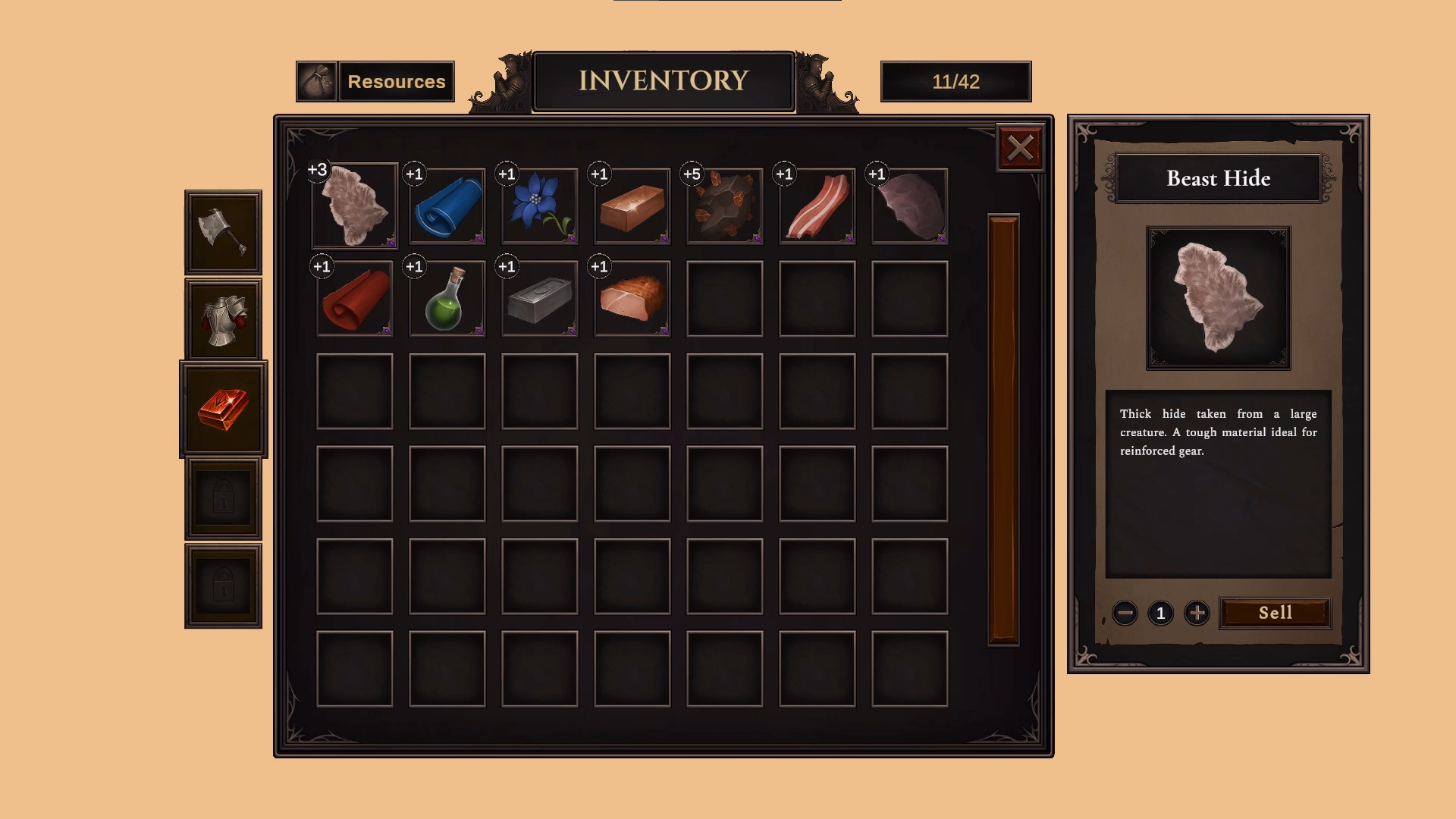The height and width of the screenshot is (819, 1456).
Task: Select the red cloth roll item
Action: pos(353,298)
